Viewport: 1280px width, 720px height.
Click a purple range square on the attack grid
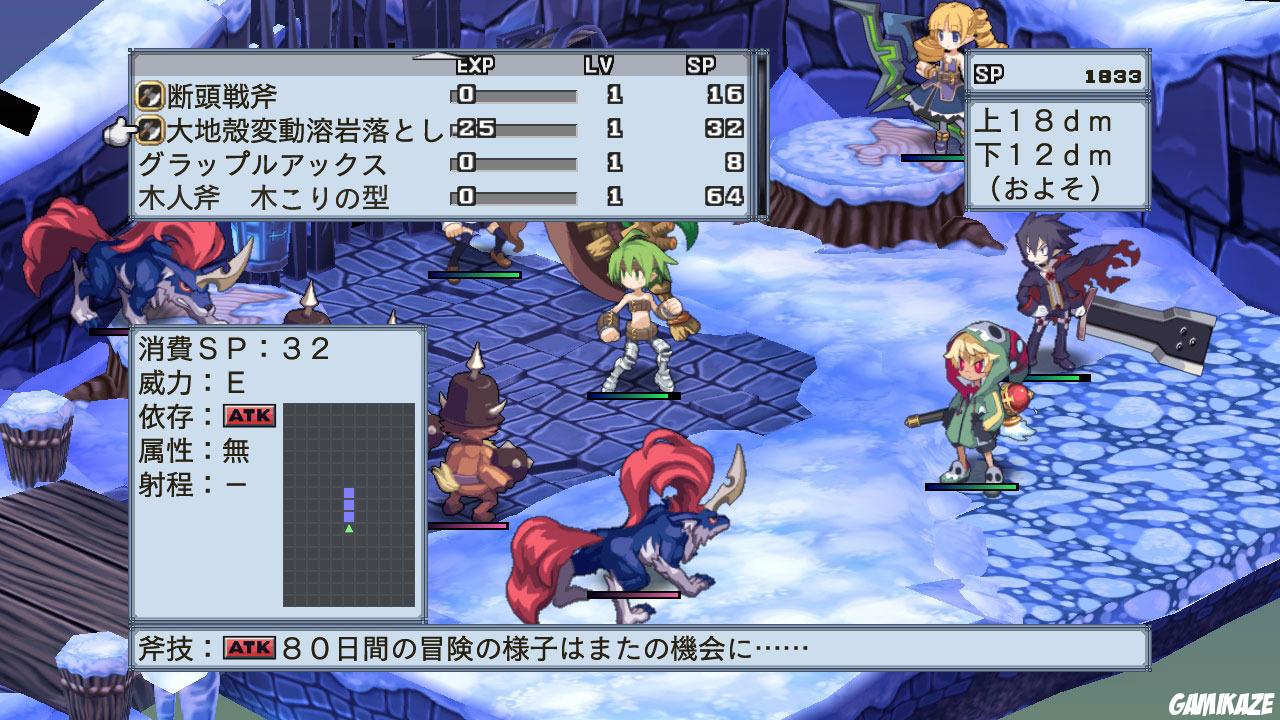point(349,505)
